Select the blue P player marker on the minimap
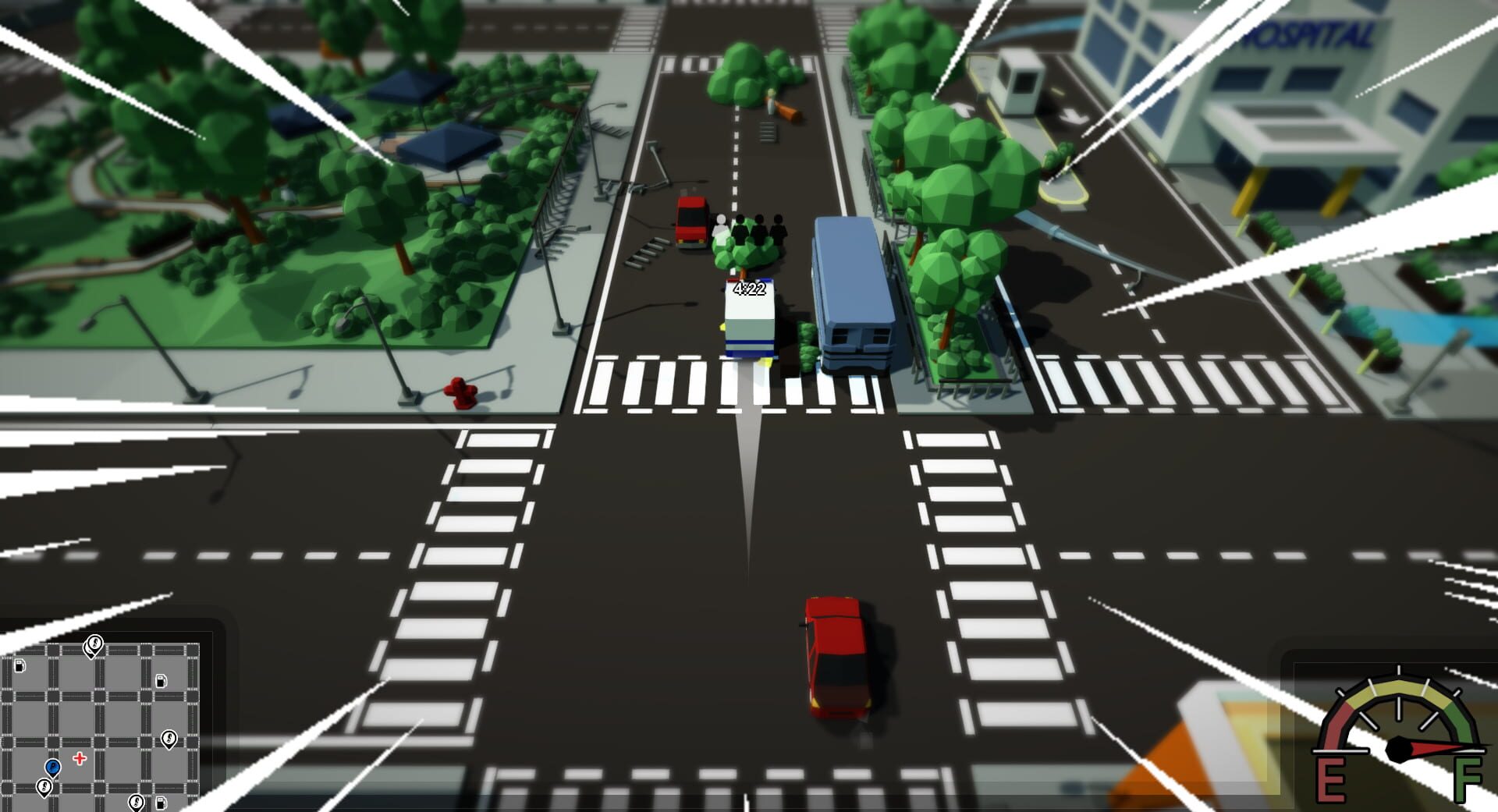The image size is (1498, 812). pyautogui.click(x=52, y=768)
